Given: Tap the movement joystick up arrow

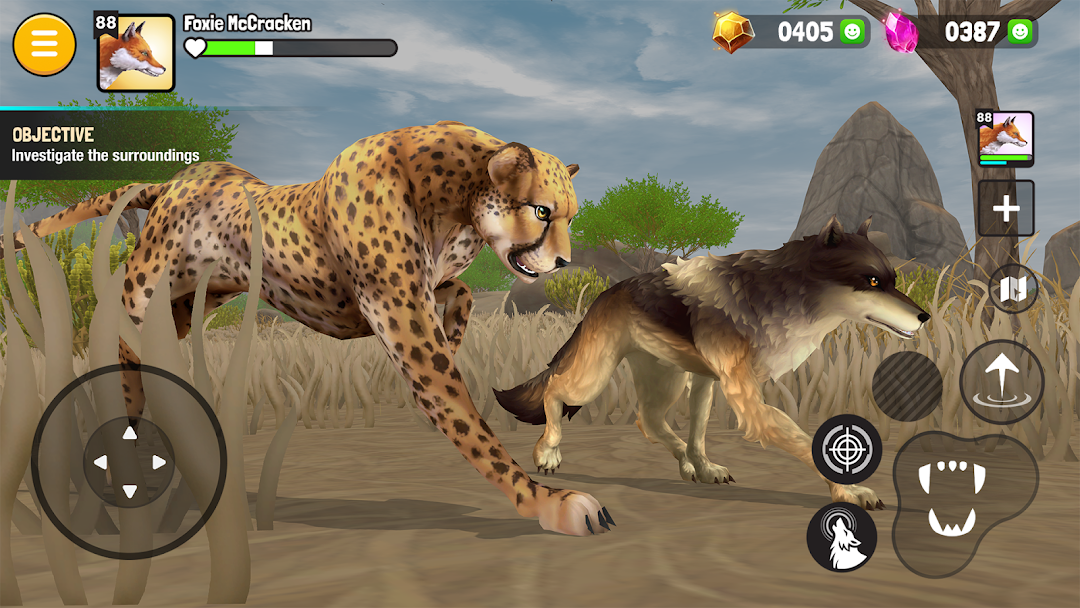Looking at the screenshot, I should [129, 433].
